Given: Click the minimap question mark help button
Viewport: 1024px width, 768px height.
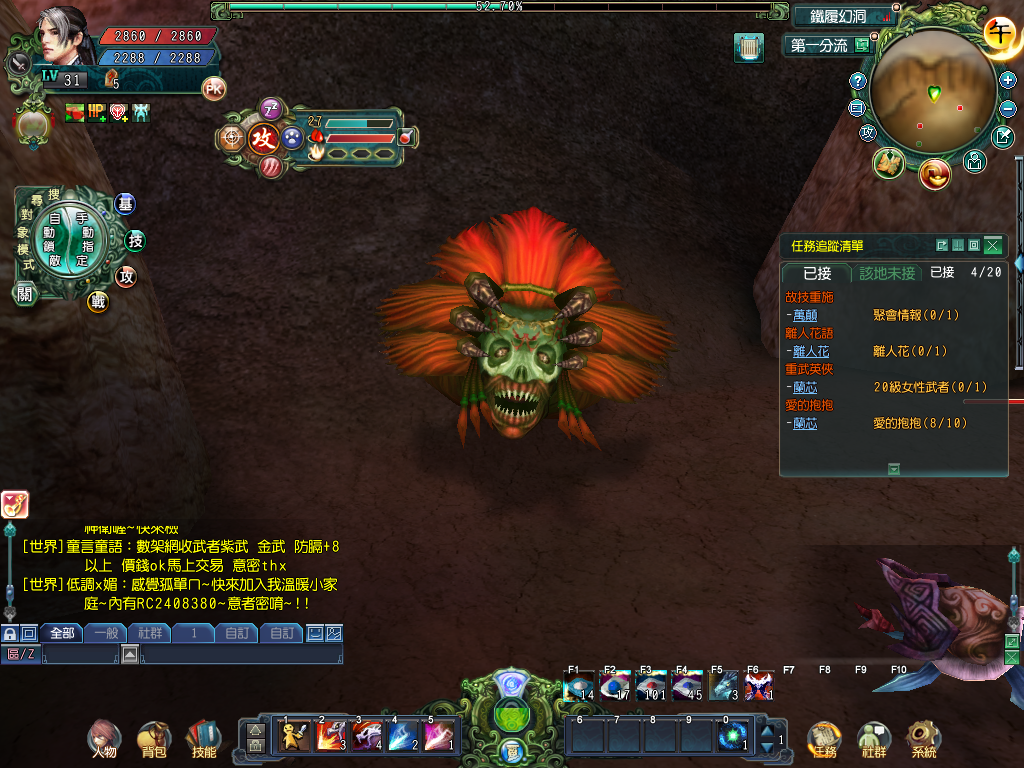Looking at the screenshot, I should [857, 81].
